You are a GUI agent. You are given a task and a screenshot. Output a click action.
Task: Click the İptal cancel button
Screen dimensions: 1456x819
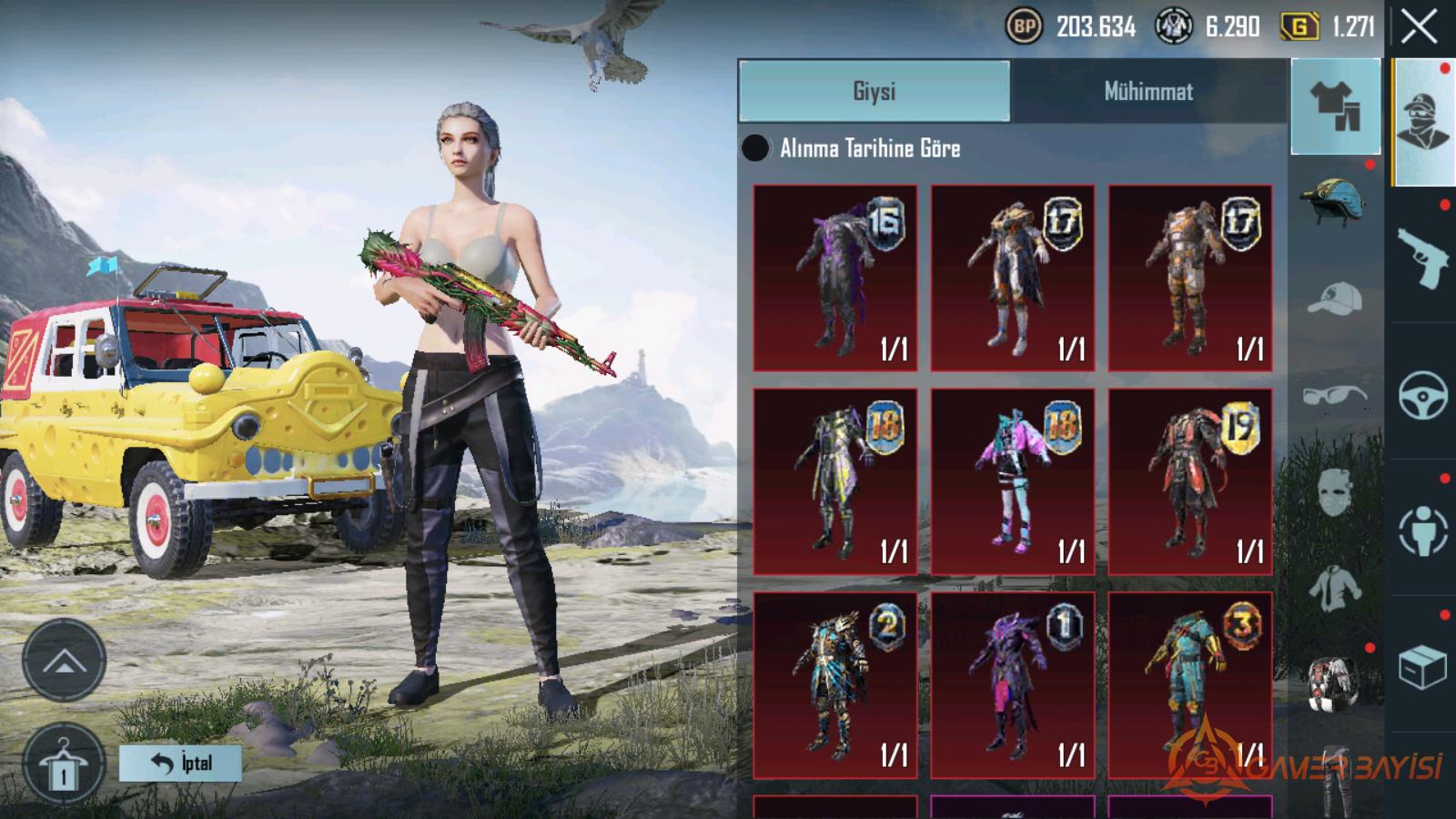180,763
